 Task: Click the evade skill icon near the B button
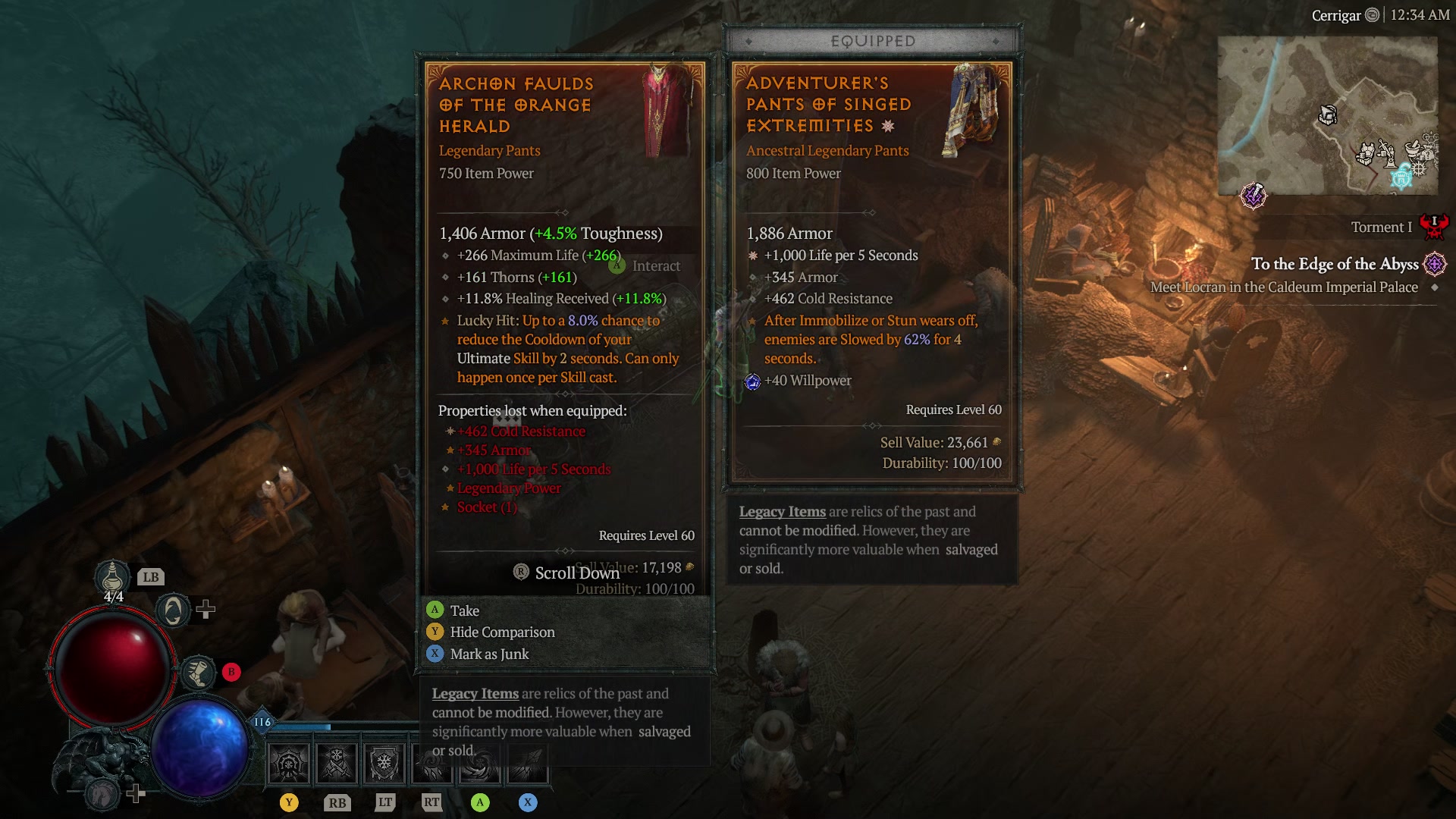tap(199, 672)
